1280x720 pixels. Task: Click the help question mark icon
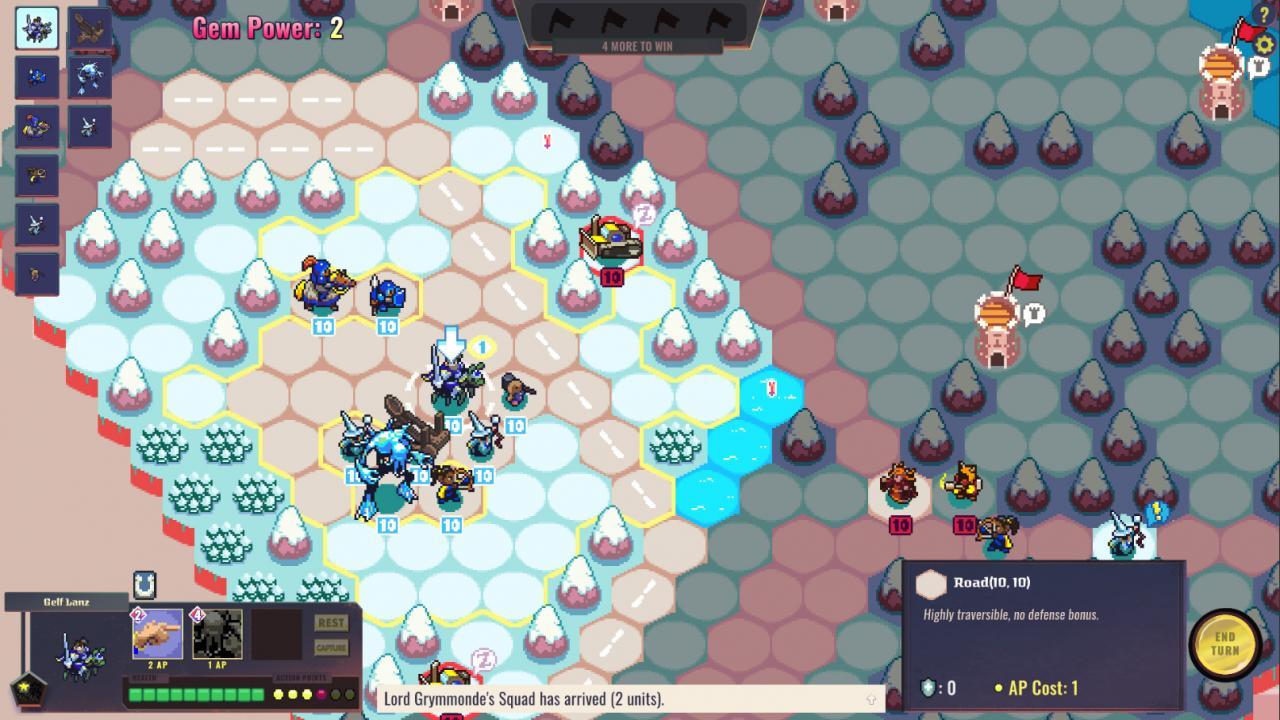click(x=1263, y=14)
